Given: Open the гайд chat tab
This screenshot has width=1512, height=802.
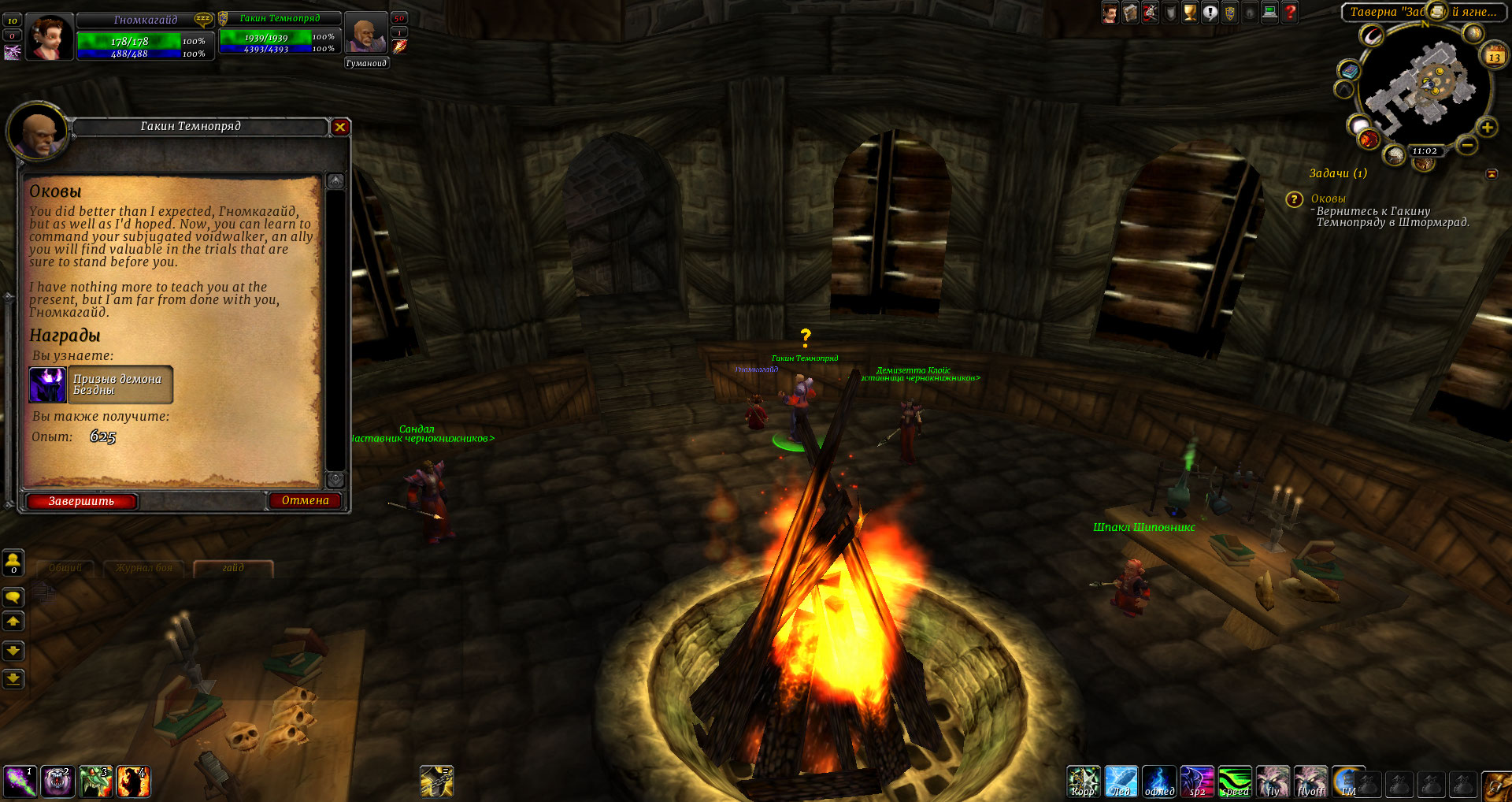Looking at the screenshot, I should point(233,568).
